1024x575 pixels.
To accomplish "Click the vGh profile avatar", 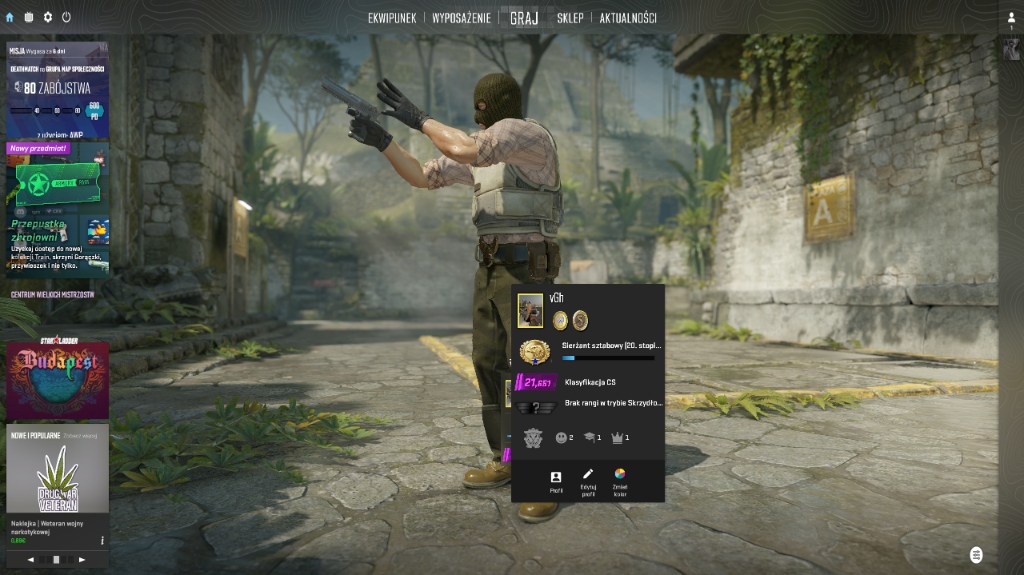I will 530,311.
